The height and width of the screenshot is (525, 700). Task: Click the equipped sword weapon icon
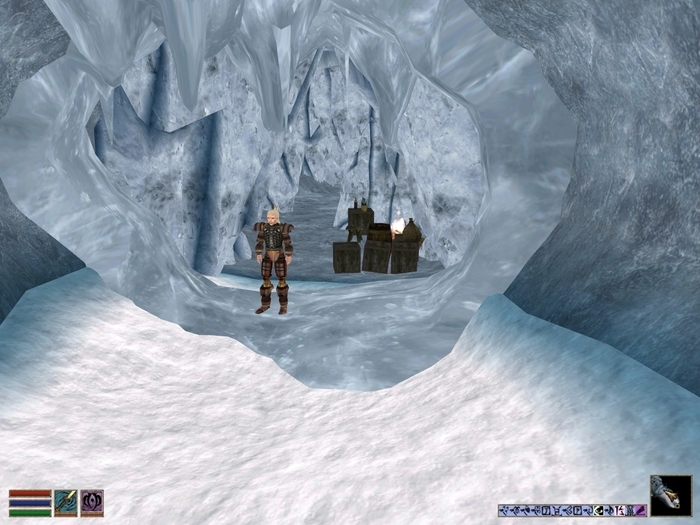(x=66, y=502)
